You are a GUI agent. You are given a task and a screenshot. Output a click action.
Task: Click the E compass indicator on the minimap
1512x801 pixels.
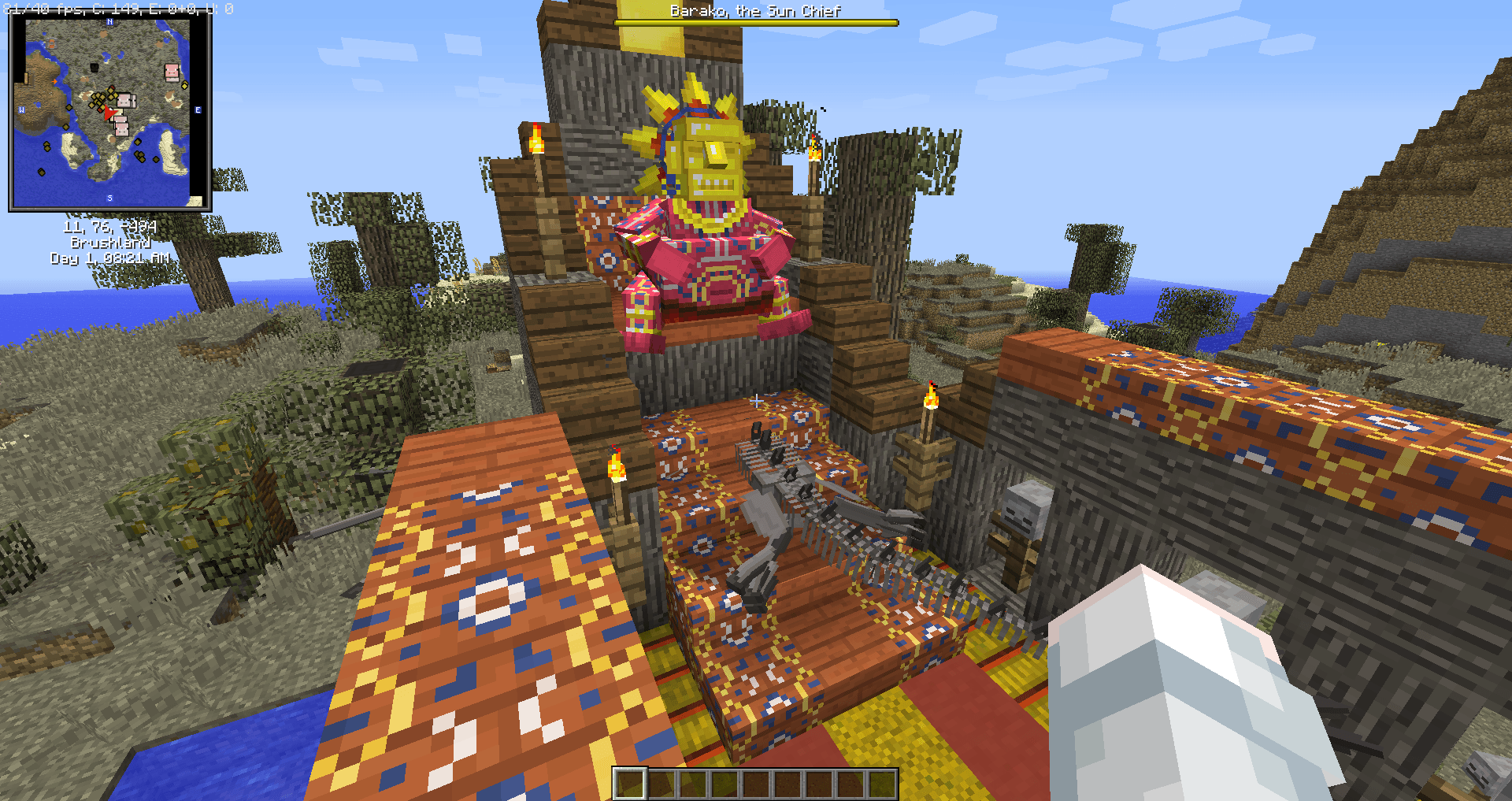(197, 109)
